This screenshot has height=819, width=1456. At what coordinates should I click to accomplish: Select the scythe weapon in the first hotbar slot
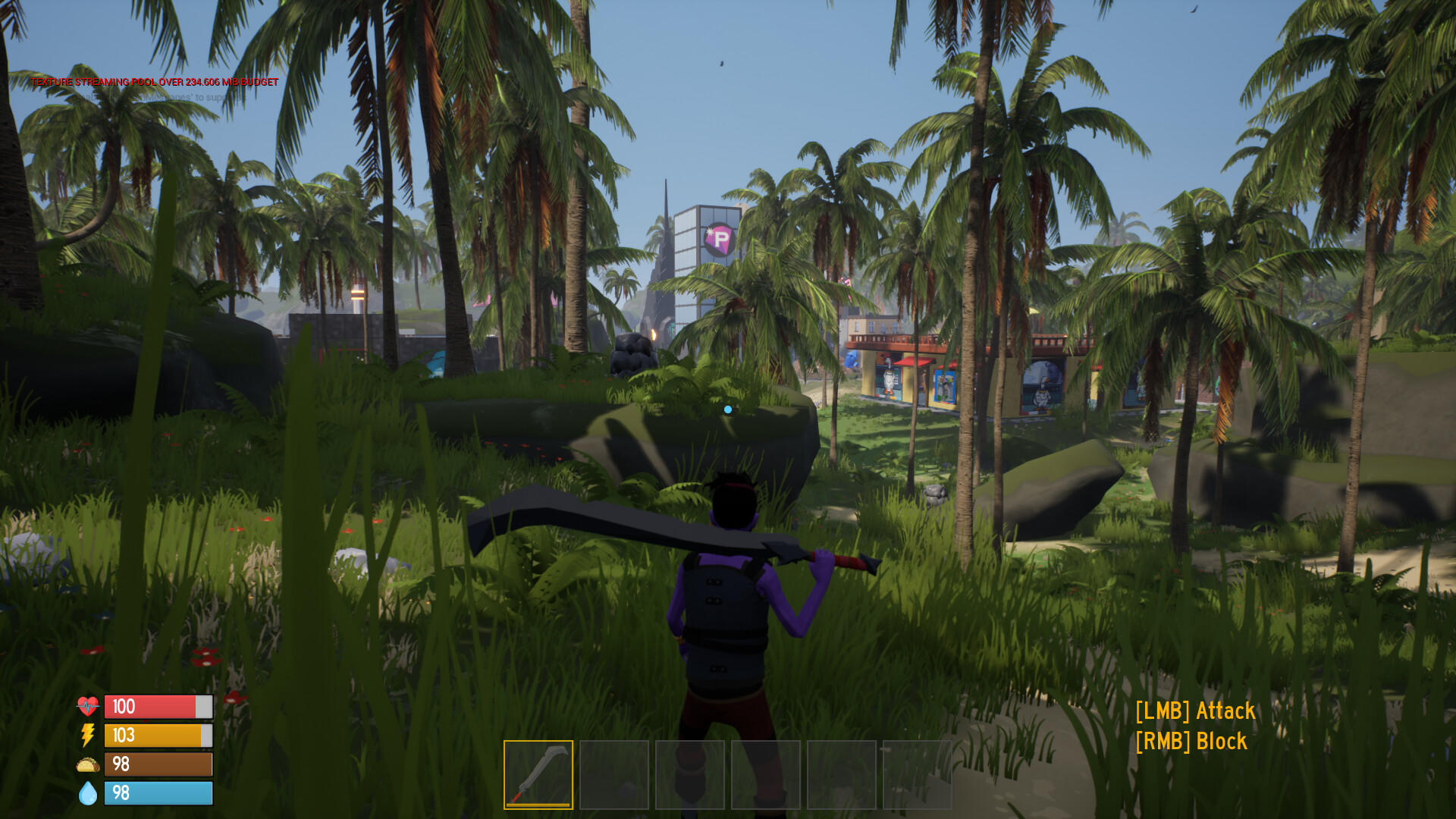tap(538, 773)
